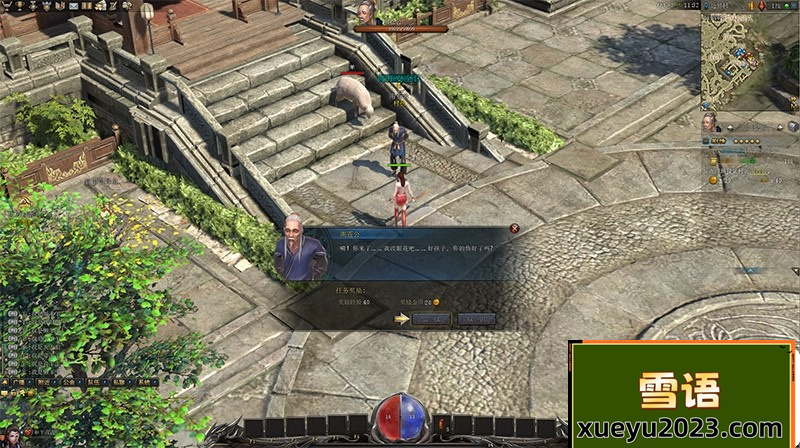Switch to the 公会 chat tab
Viewport: 800px width, 448px height.
point(69,381)
